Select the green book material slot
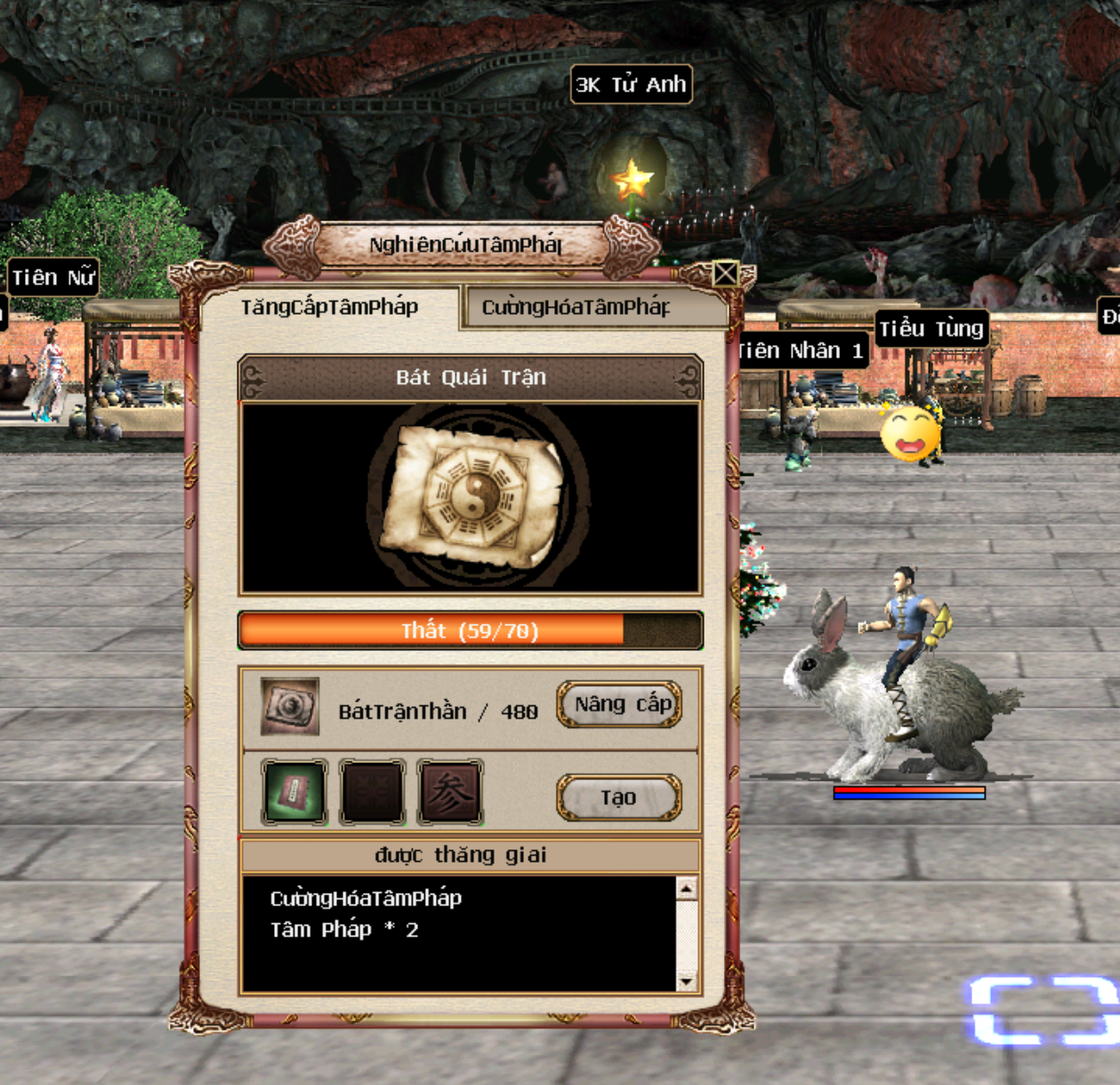 click(294, 792)
